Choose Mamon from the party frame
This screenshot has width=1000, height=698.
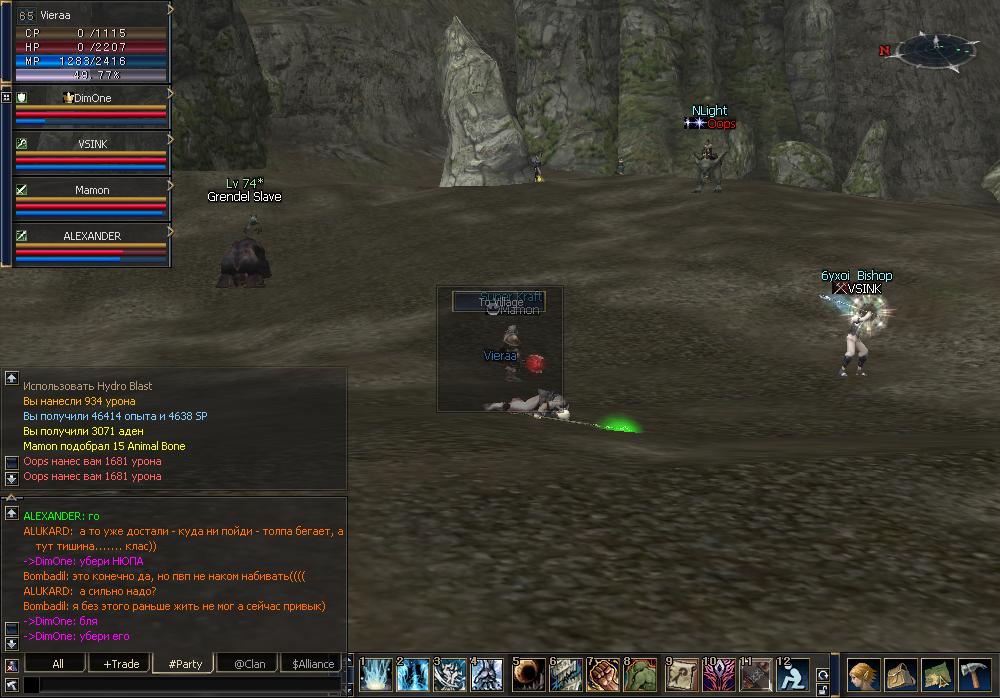[92, 201]
